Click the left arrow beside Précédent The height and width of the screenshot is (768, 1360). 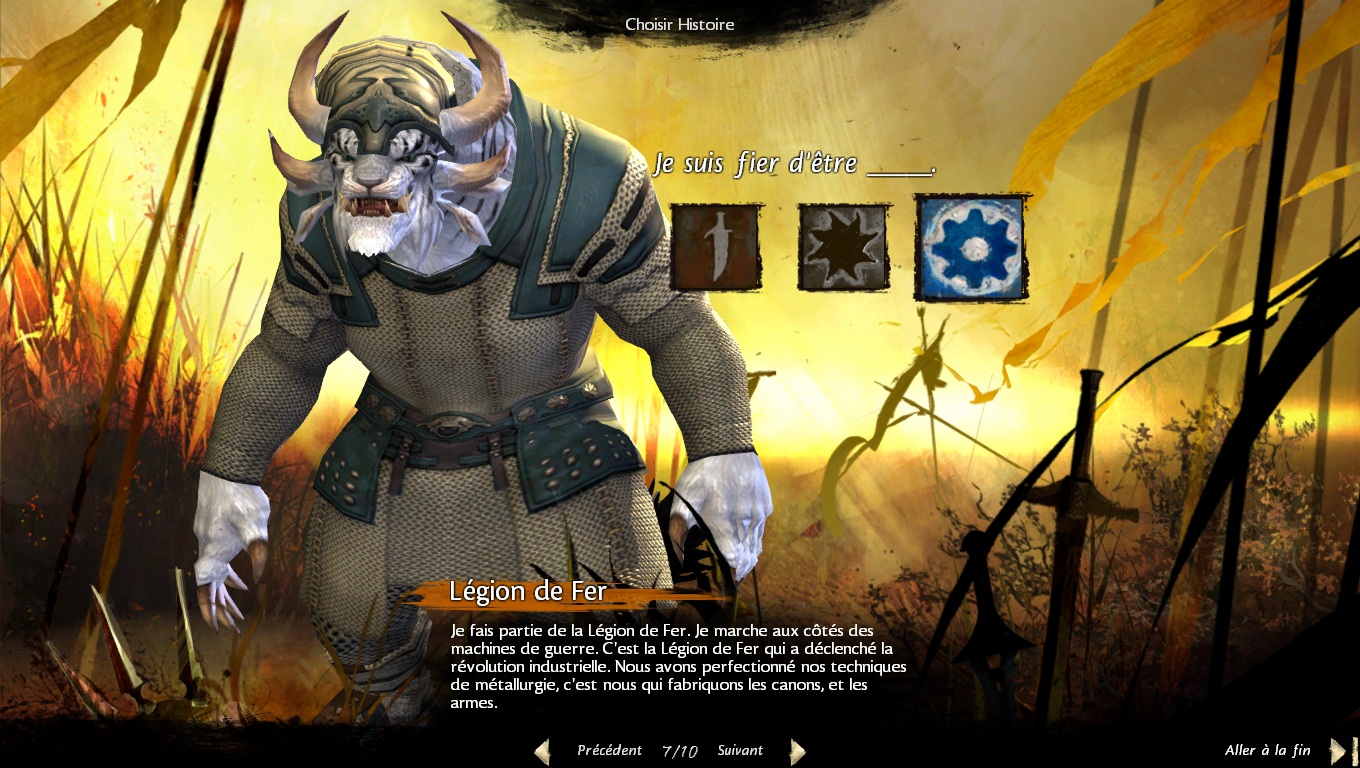click(542, 751)
